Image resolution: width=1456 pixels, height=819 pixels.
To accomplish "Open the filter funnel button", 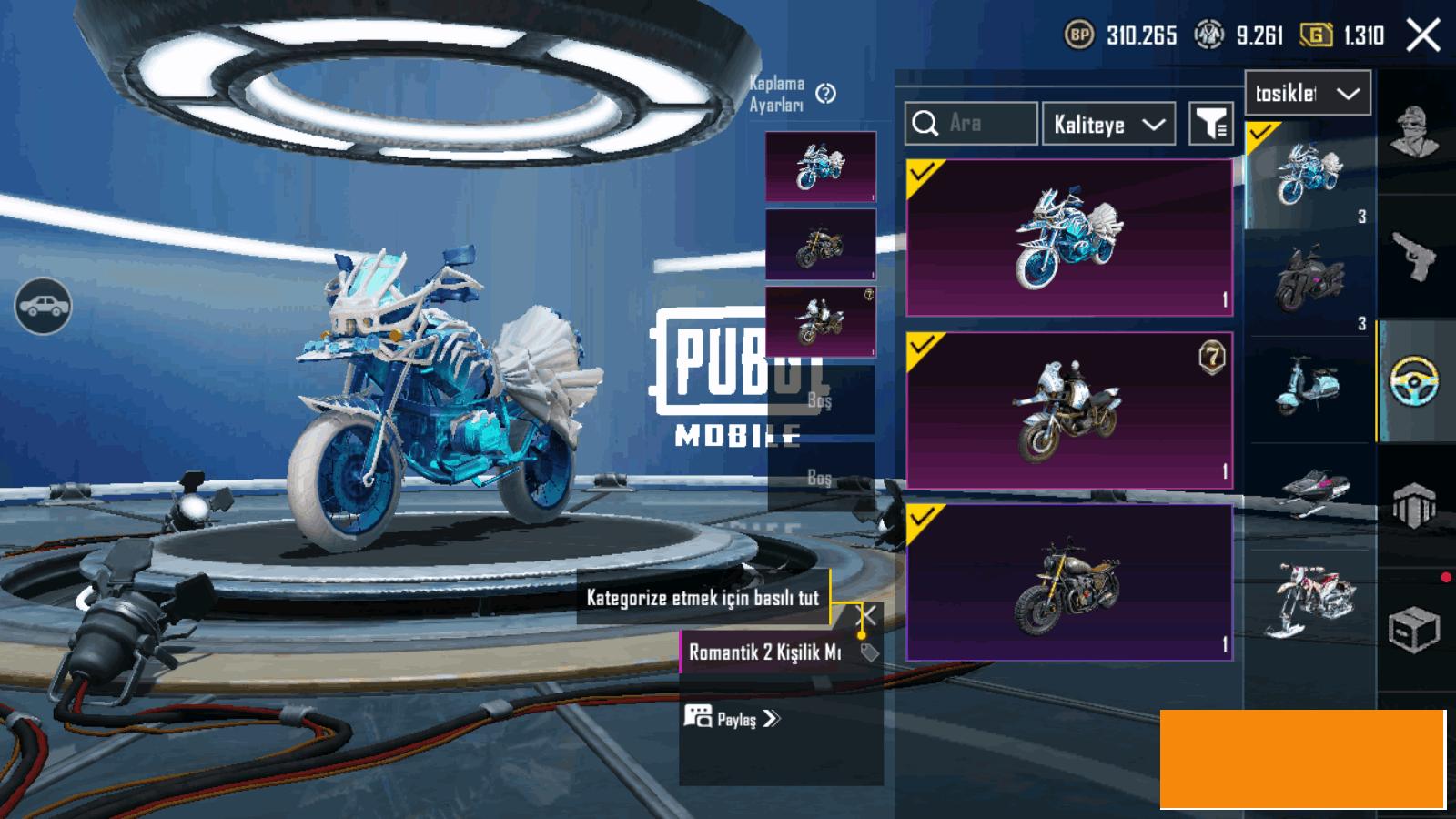I will click(x=1211, y=124).
